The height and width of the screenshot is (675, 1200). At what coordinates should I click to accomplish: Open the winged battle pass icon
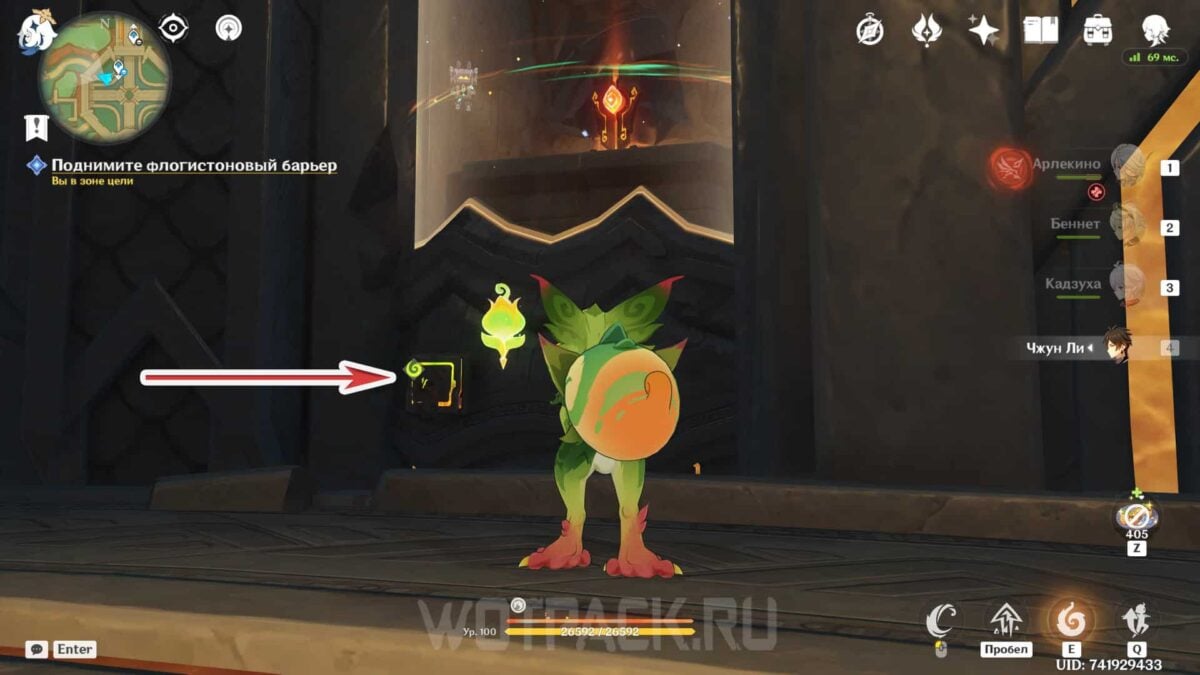927,30
